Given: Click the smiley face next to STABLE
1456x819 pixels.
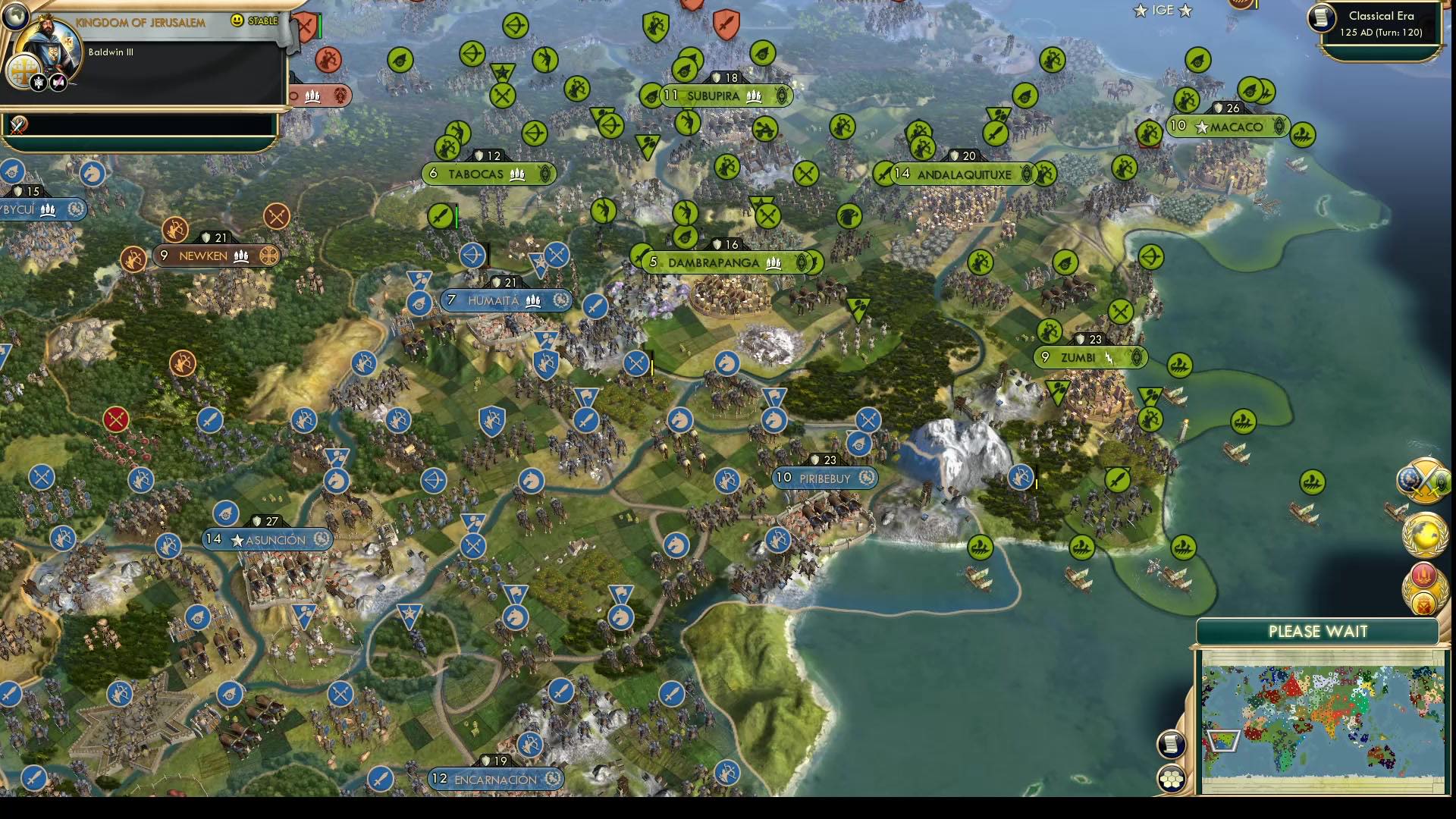Looking at the screenshot, I should click(238, 20).
